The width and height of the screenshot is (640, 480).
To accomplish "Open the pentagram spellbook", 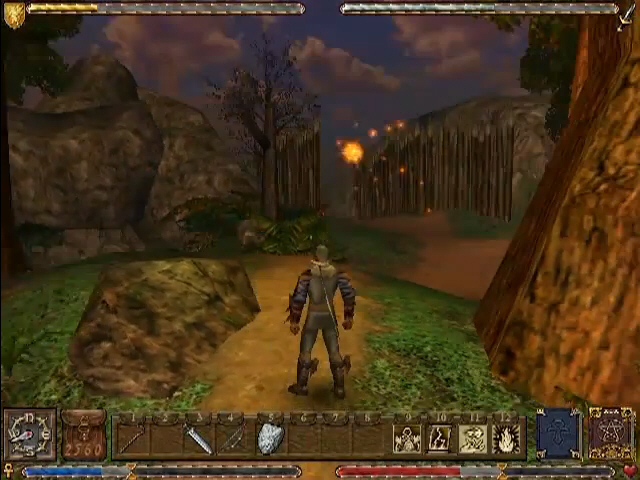I will click(x=610, y=435).
